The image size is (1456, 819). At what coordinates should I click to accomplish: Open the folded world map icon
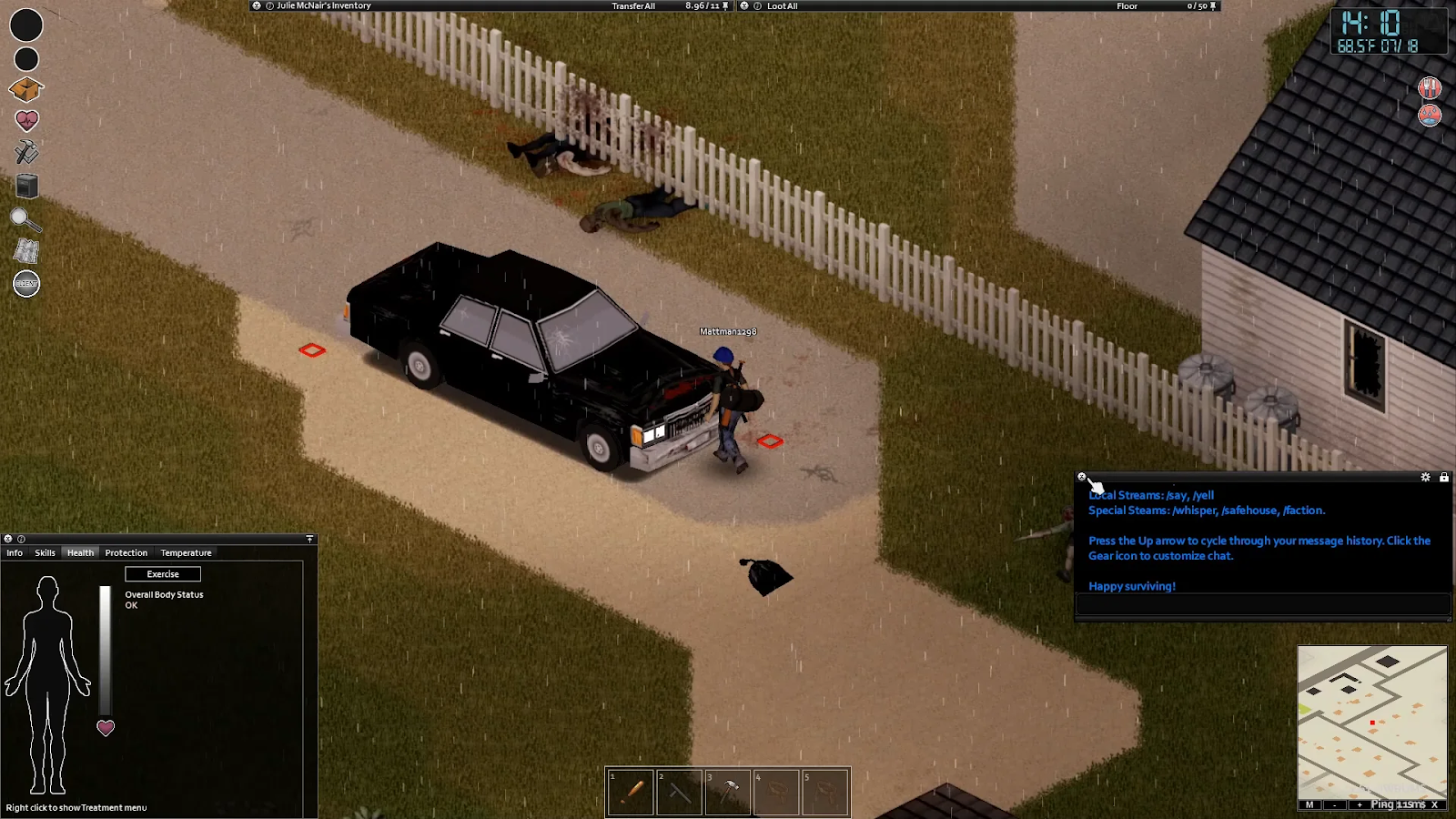26,251
